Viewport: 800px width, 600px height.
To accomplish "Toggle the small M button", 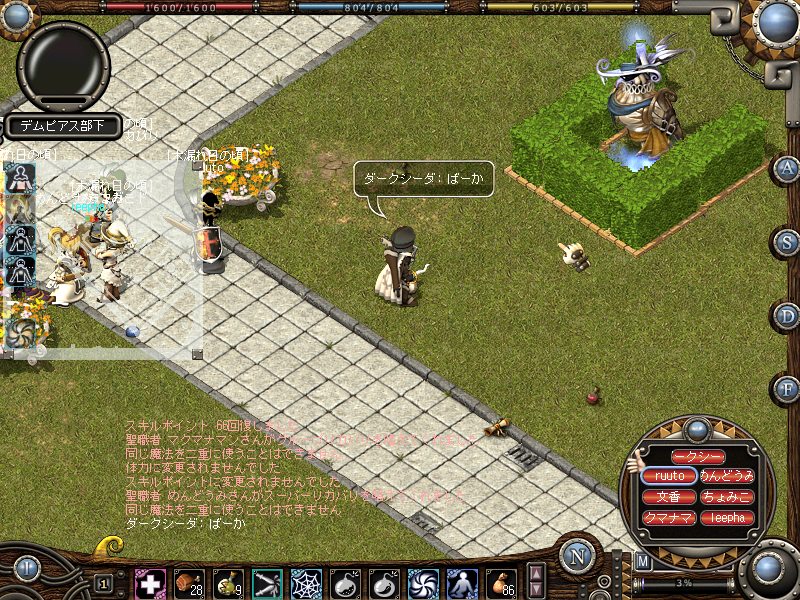I will coord(643,561).
